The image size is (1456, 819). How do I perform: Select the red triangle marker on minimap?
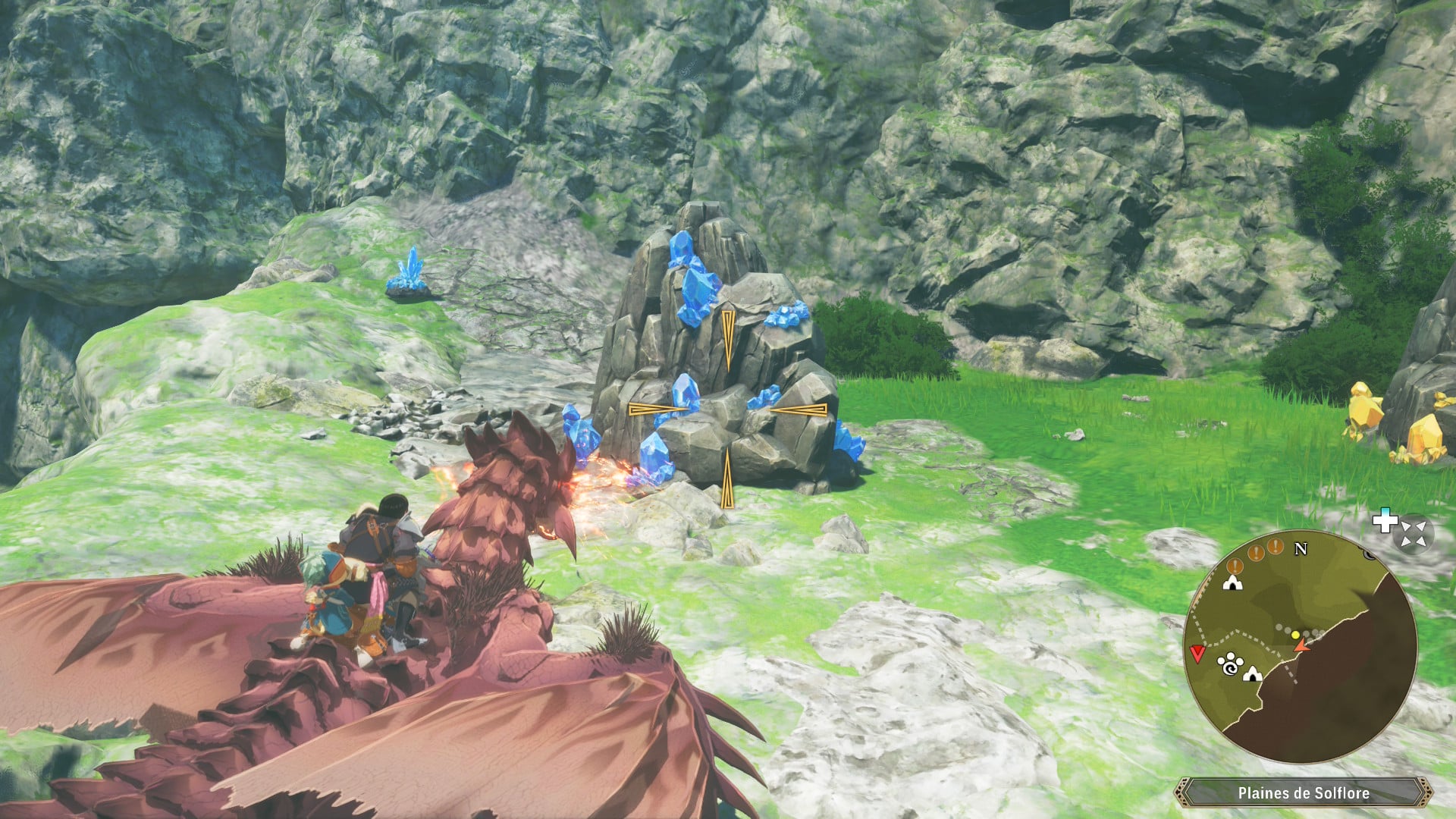(1197, 654)
